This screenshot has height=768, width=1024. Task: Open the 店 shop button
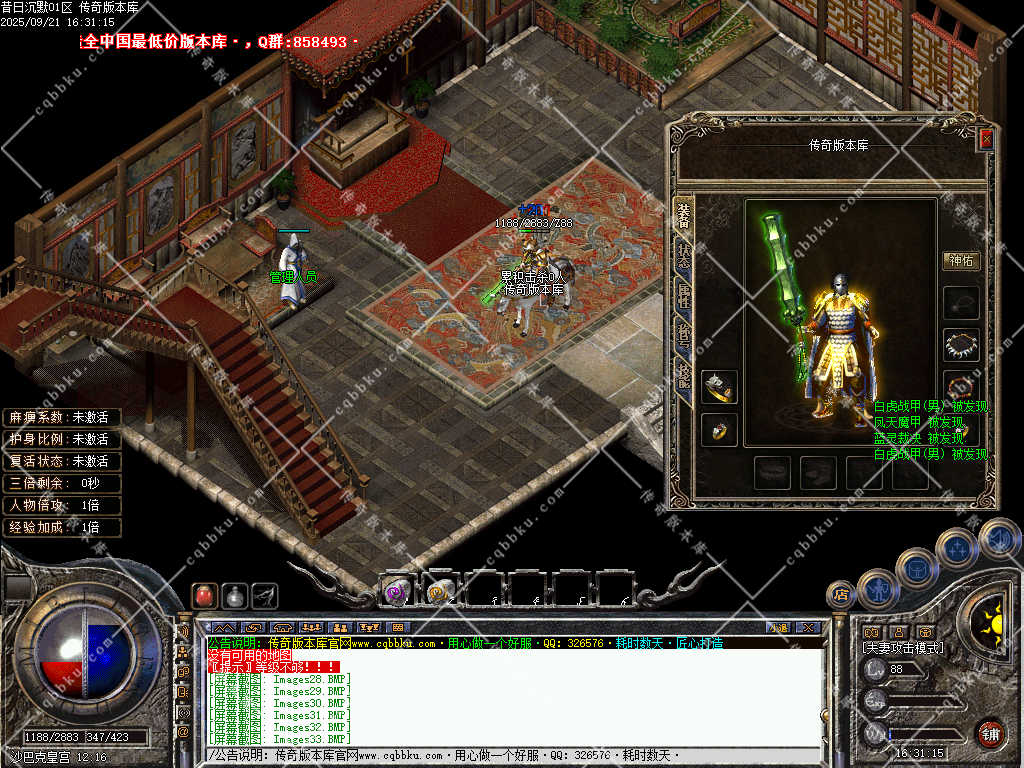(x=841, y=595)
